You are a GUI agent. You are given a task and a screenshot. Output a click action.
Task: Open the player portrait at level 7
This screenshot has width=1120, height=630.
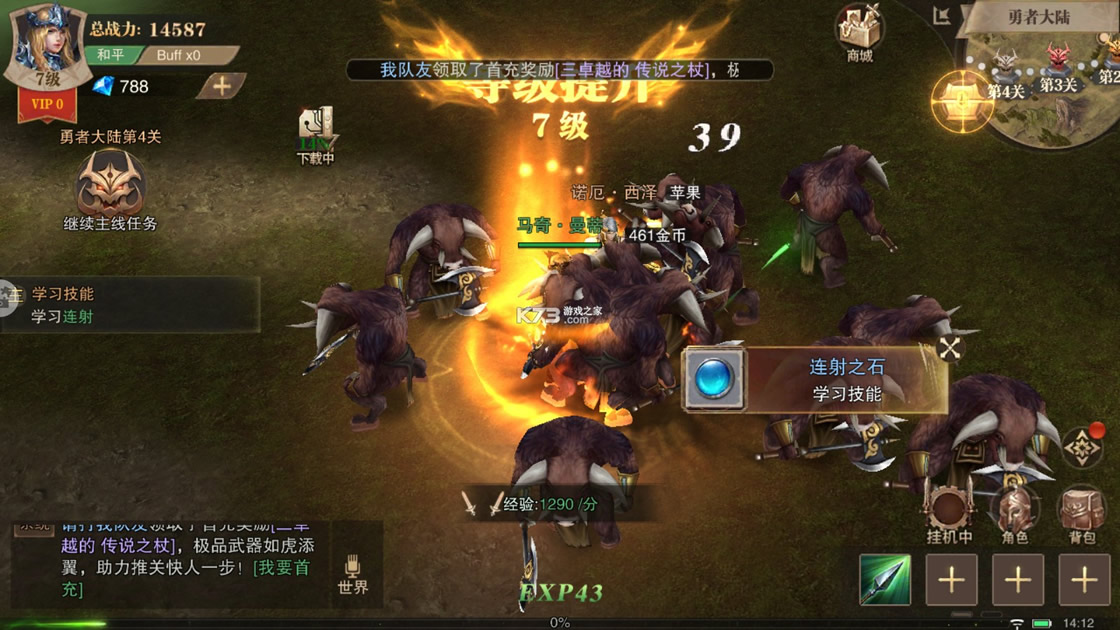46,44
